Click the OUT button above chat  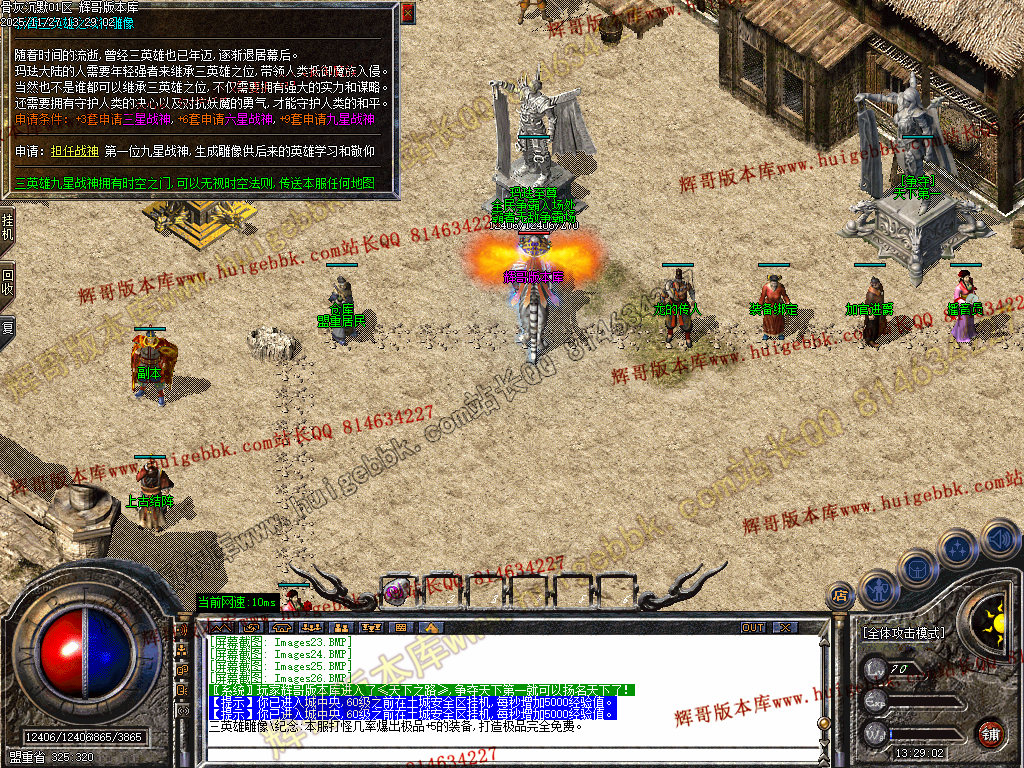tap(752, 627)
